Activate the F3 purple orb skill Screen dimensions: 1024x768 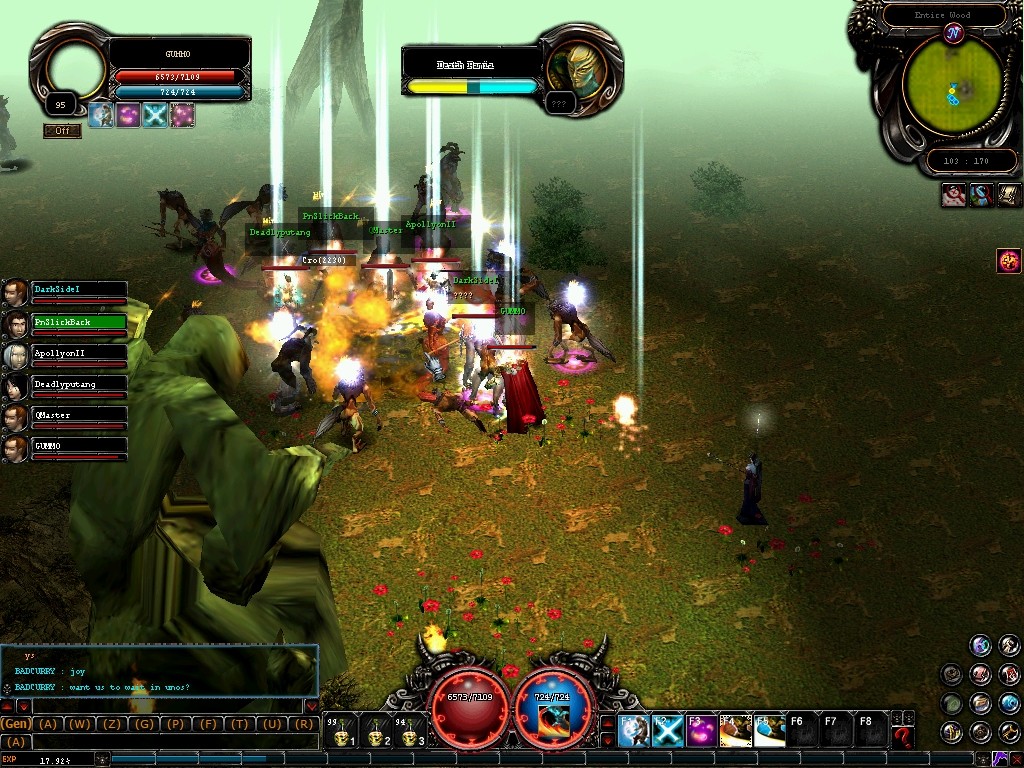coord(701,731)
